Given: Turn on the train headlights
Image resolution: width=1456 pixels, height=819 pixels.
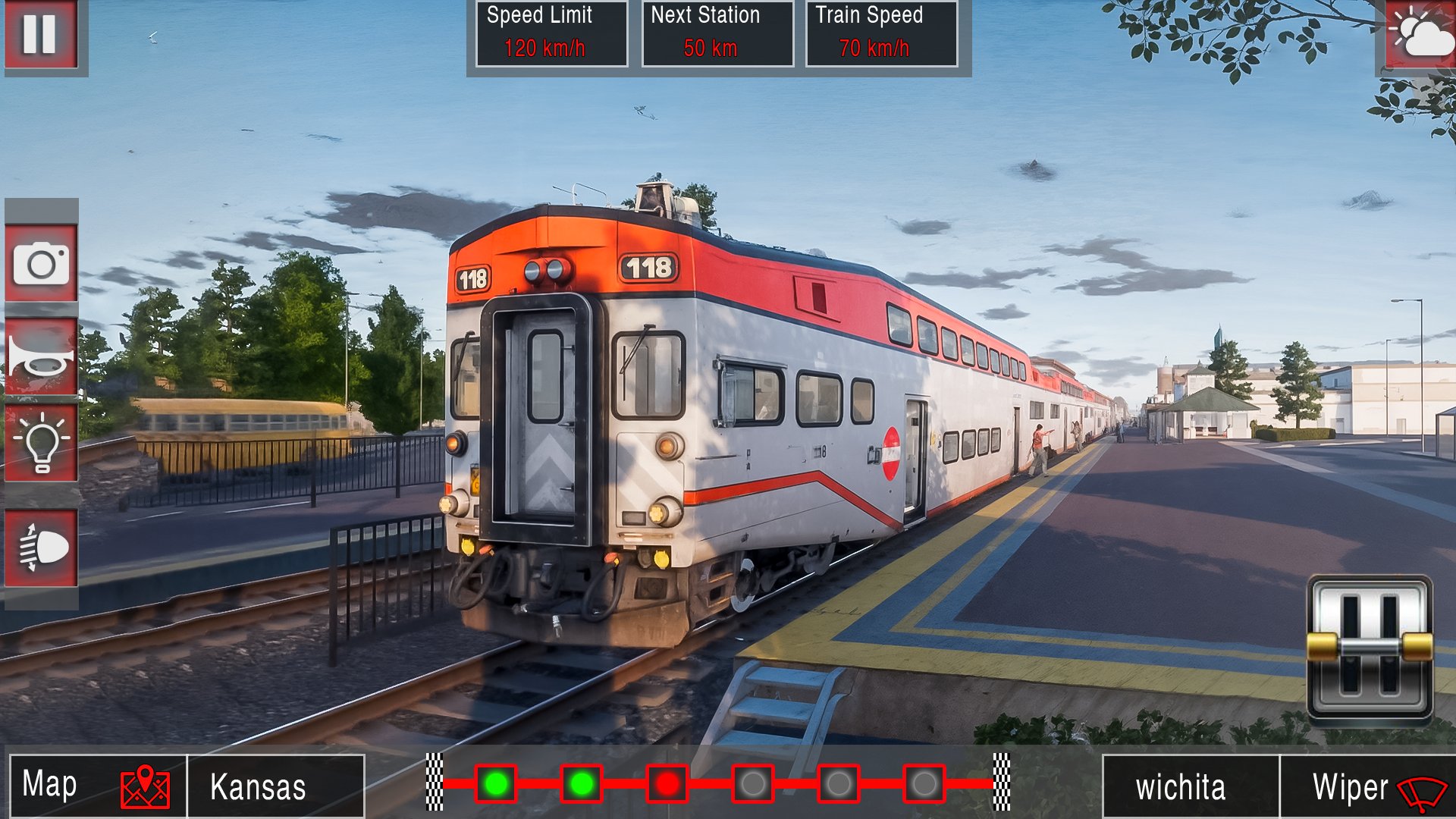Looking at the screenshot, I should tap(42, 548).
